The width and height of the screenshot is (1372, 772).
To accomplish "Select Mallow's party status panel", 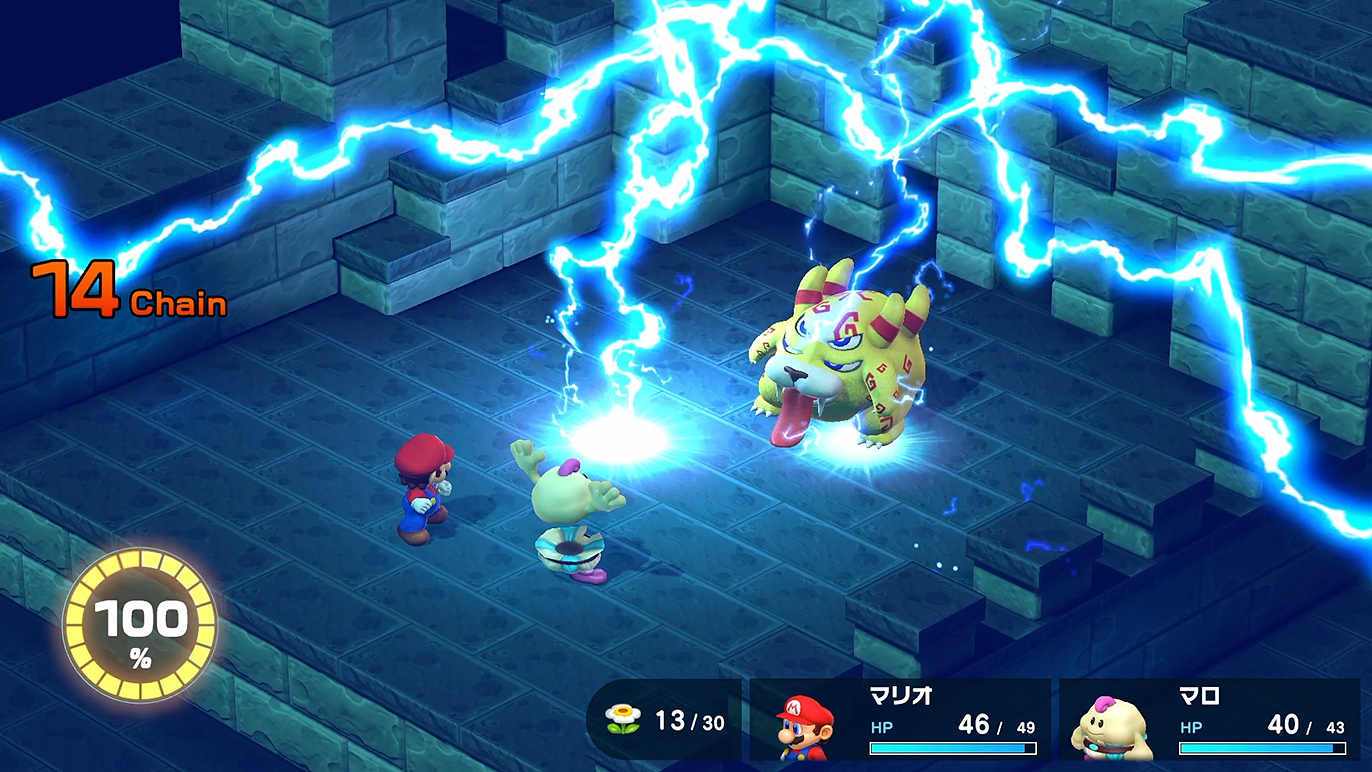I will (x=1212, y=721).
